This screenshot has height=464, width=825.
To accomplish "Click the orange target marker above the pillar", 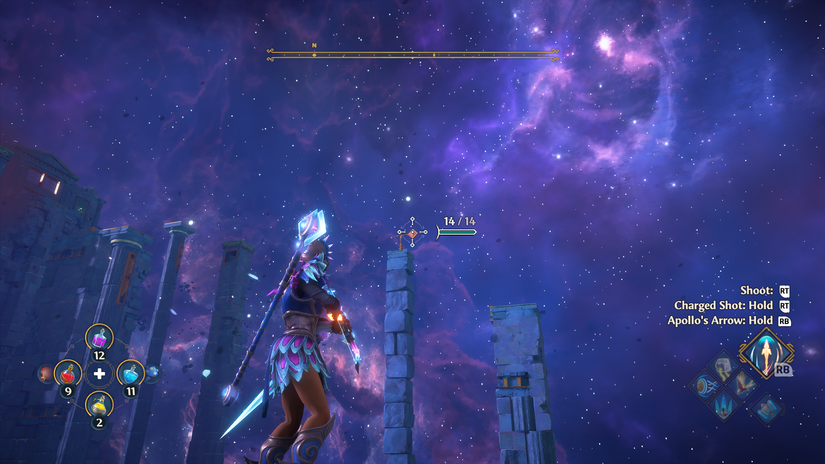I will [x=411, y=234].
